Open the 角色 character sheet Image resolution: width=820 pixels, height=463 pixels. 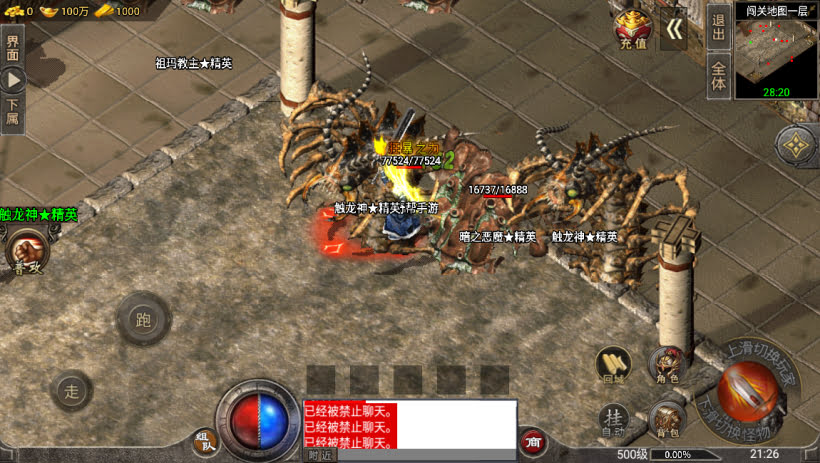[x=667, y=365]
